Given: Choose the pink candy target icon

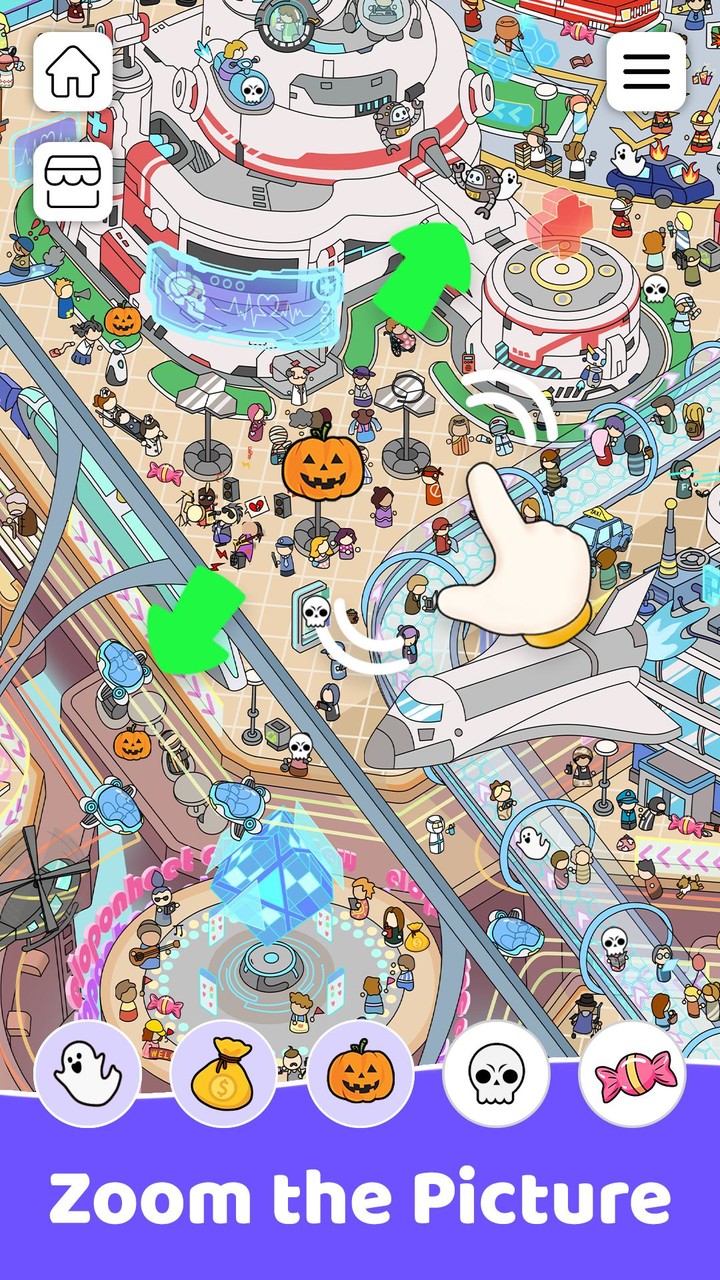Looking at the screenshot, I should [x=632, y=1074].
